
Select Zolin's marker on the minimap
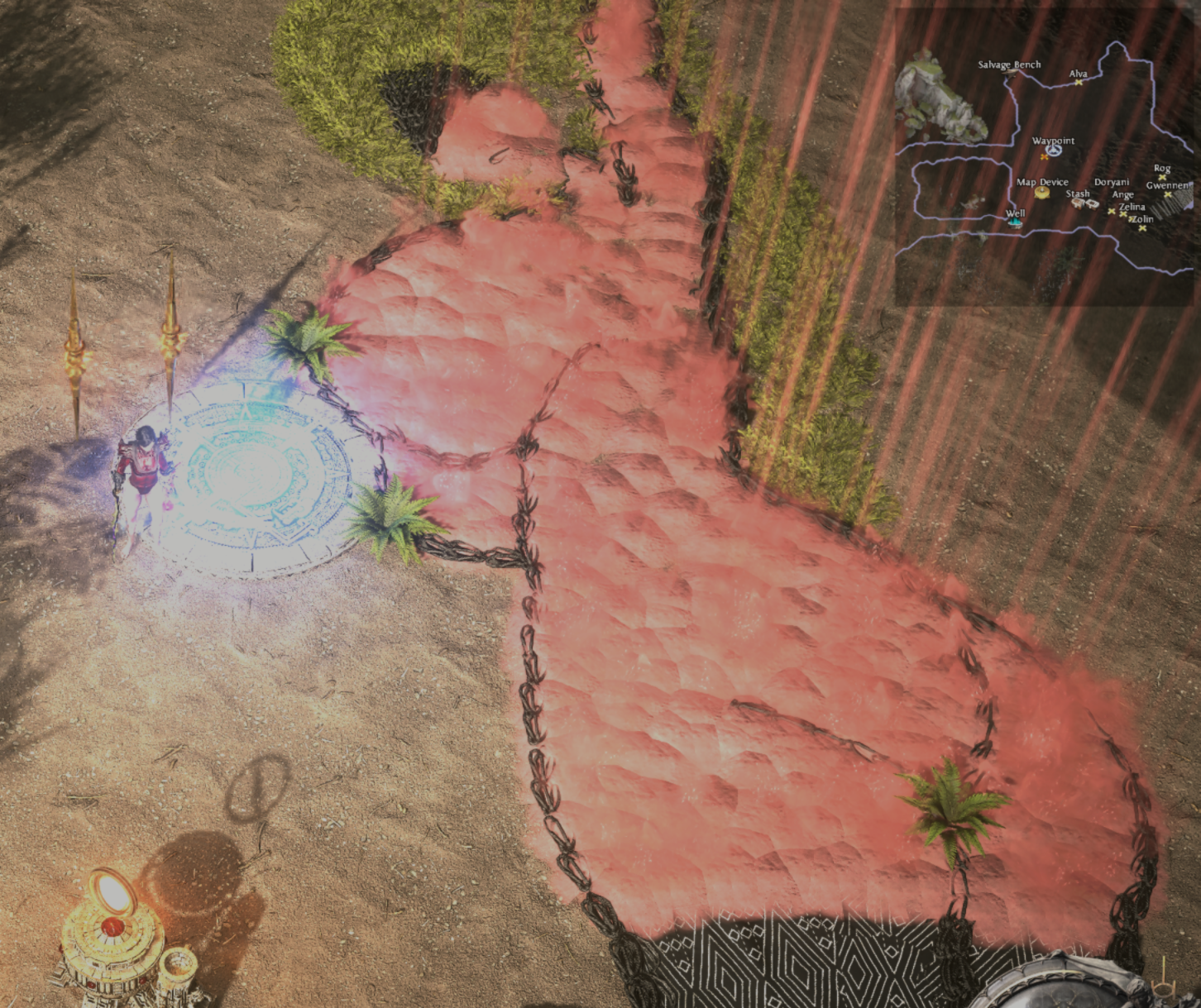(x=1142, y=228)
